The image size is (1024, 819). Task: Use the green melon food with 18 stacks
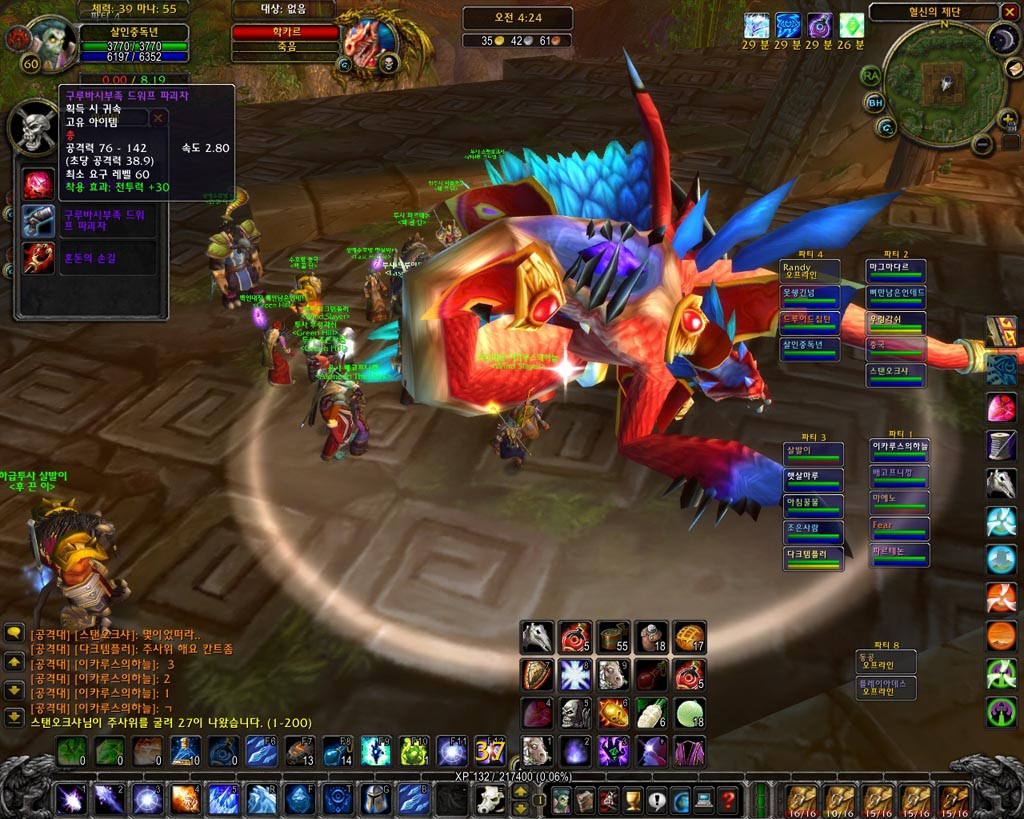tap(689, 713)
